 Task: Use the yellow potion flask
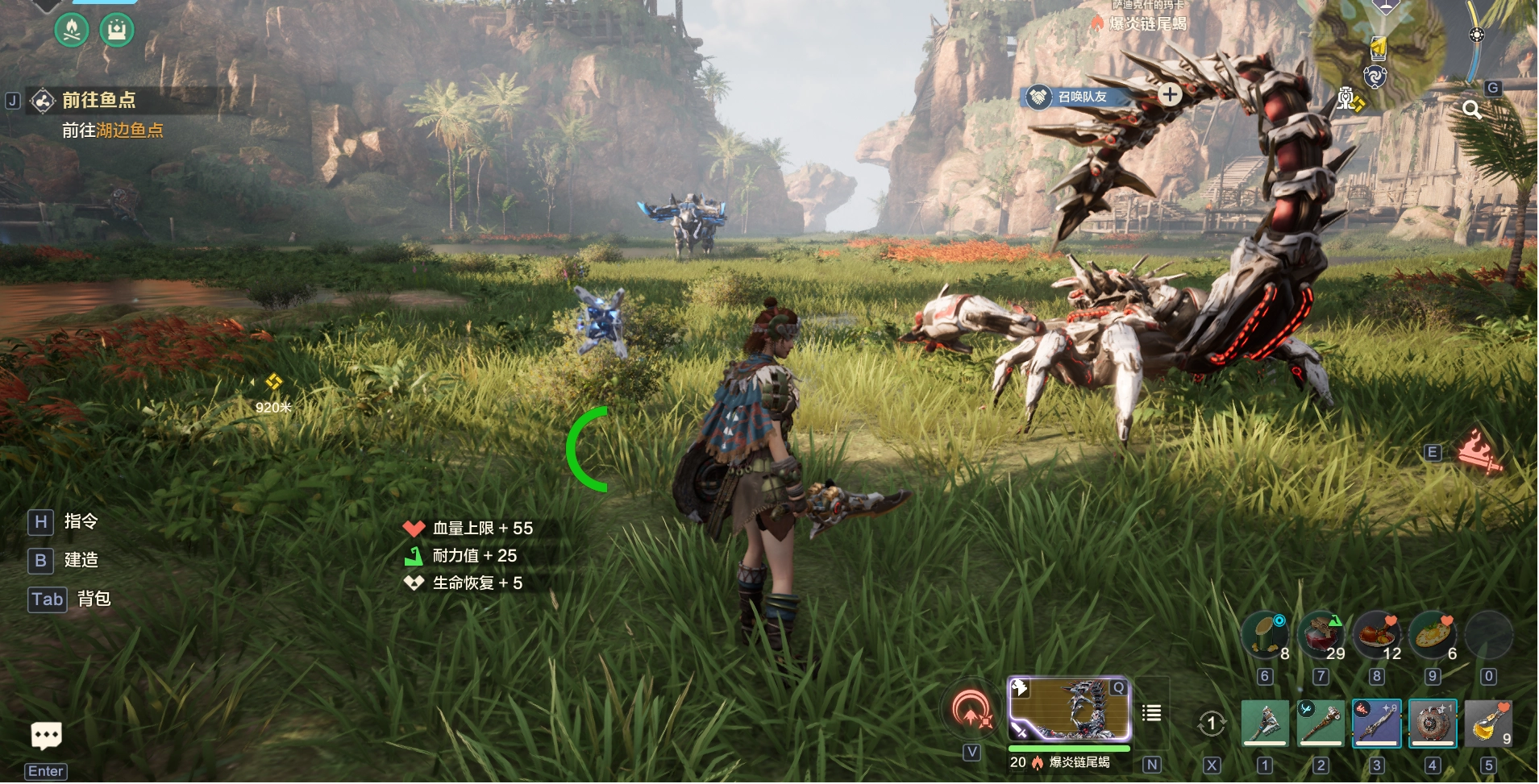1488,723
